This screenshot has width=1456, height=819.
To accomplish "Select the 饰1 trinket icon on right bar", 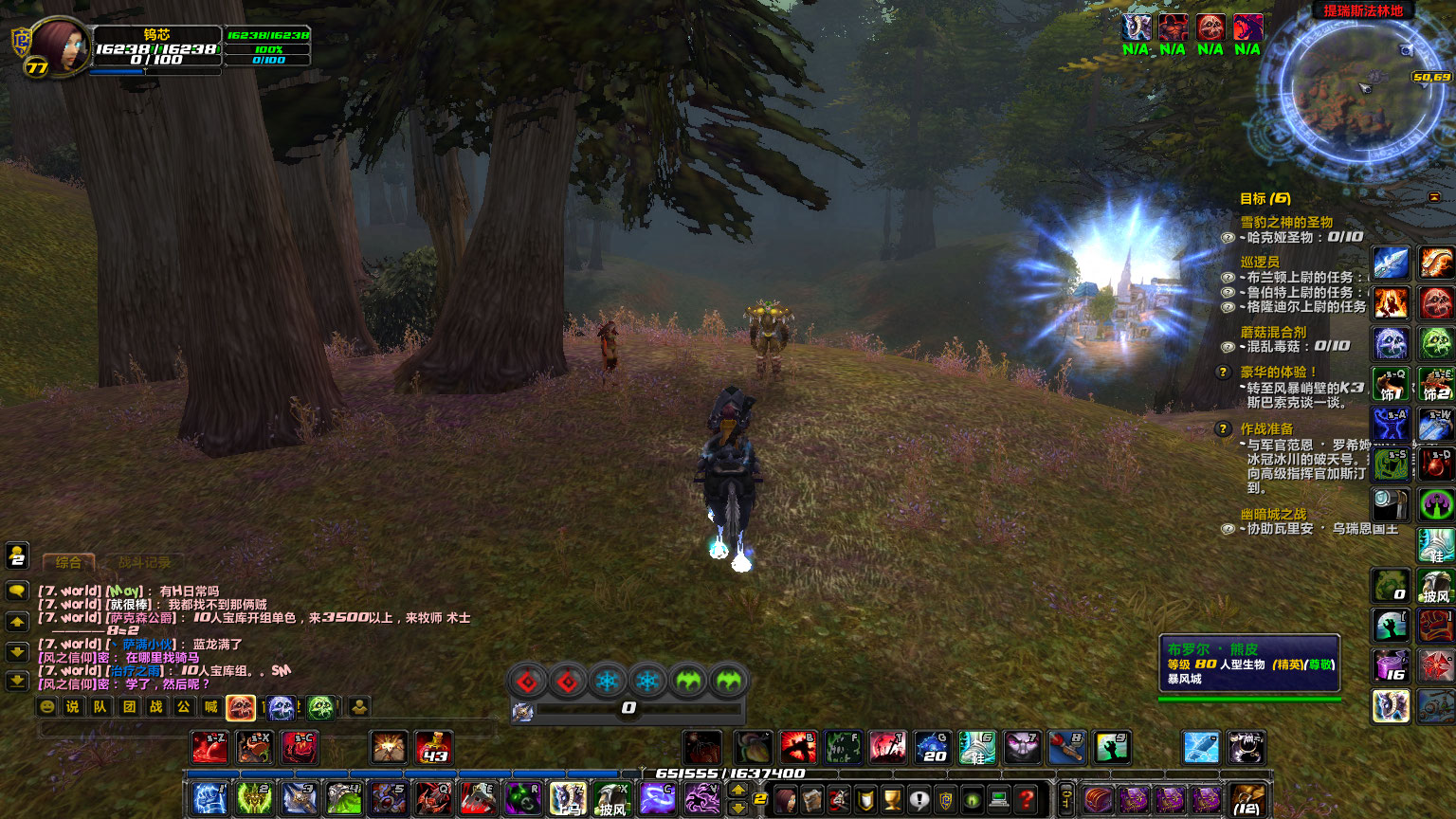I will point(1391,383).
